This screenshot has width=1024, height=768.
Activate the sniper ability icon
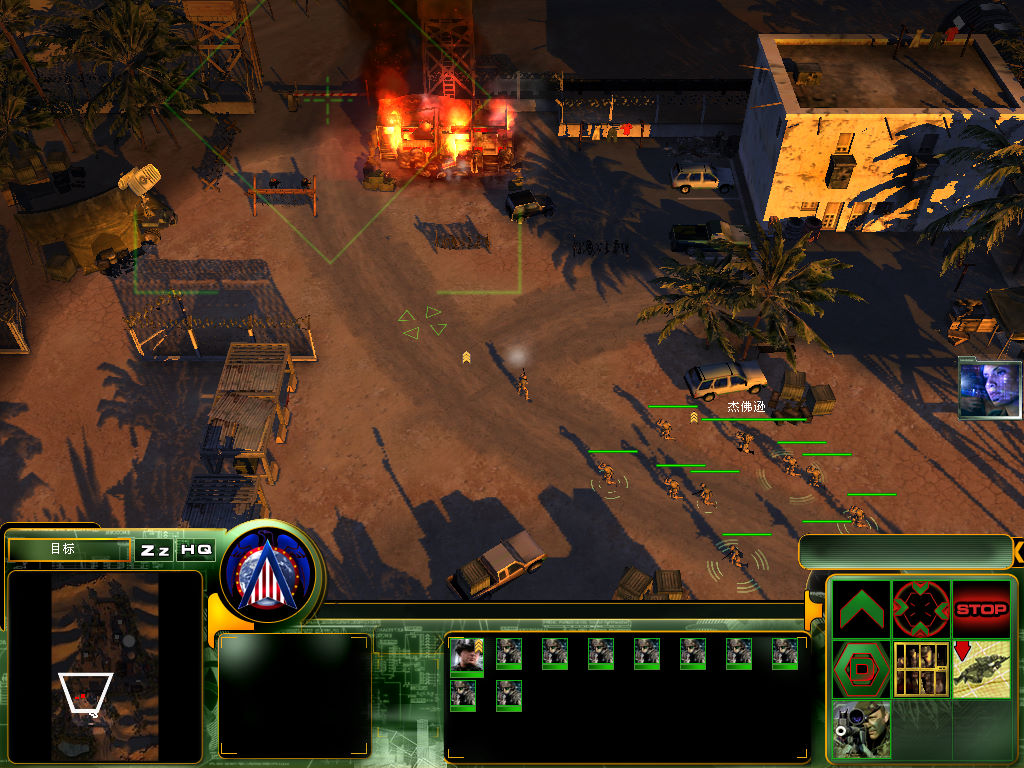[x=861, y=729]
